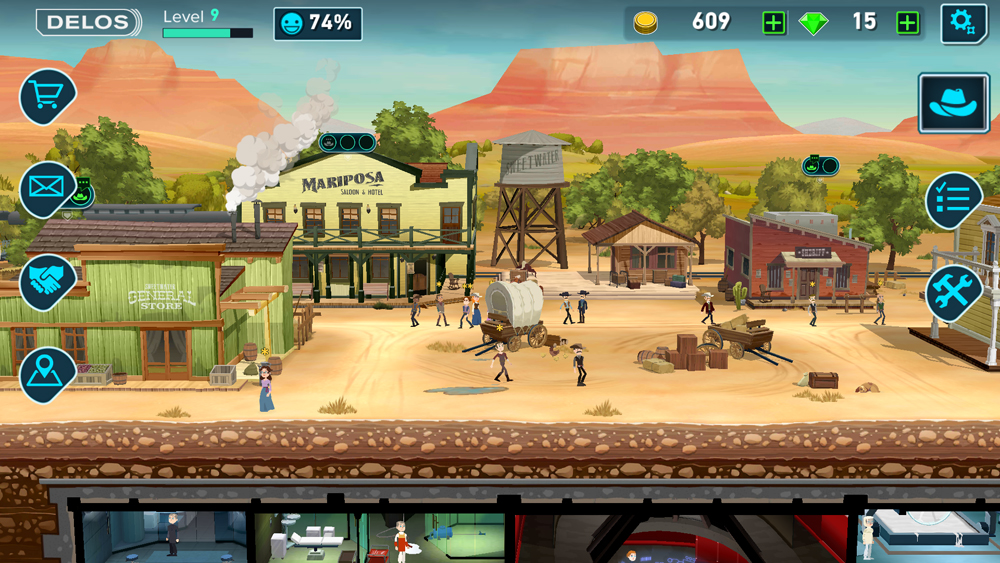Viewport: 1000px width, 563px height.
Task: Open the map location pin button
Action: (x=46, y=373)
